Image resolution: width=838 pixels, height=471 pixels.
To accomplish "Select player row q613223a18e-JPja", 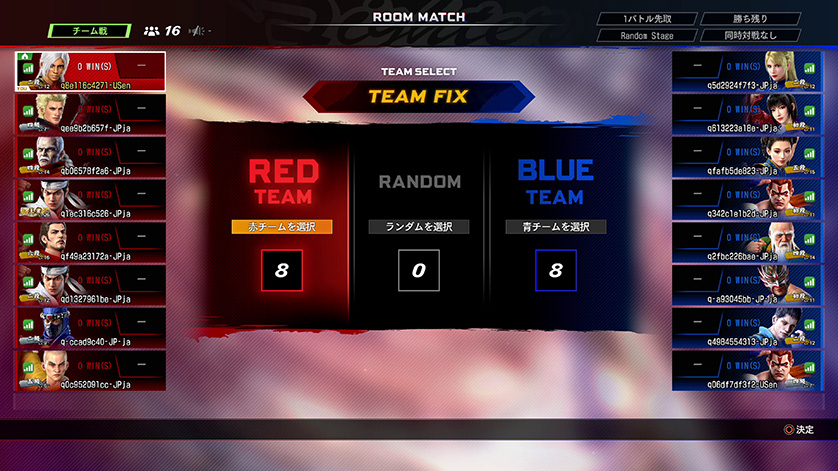I will tap(747, 113).
